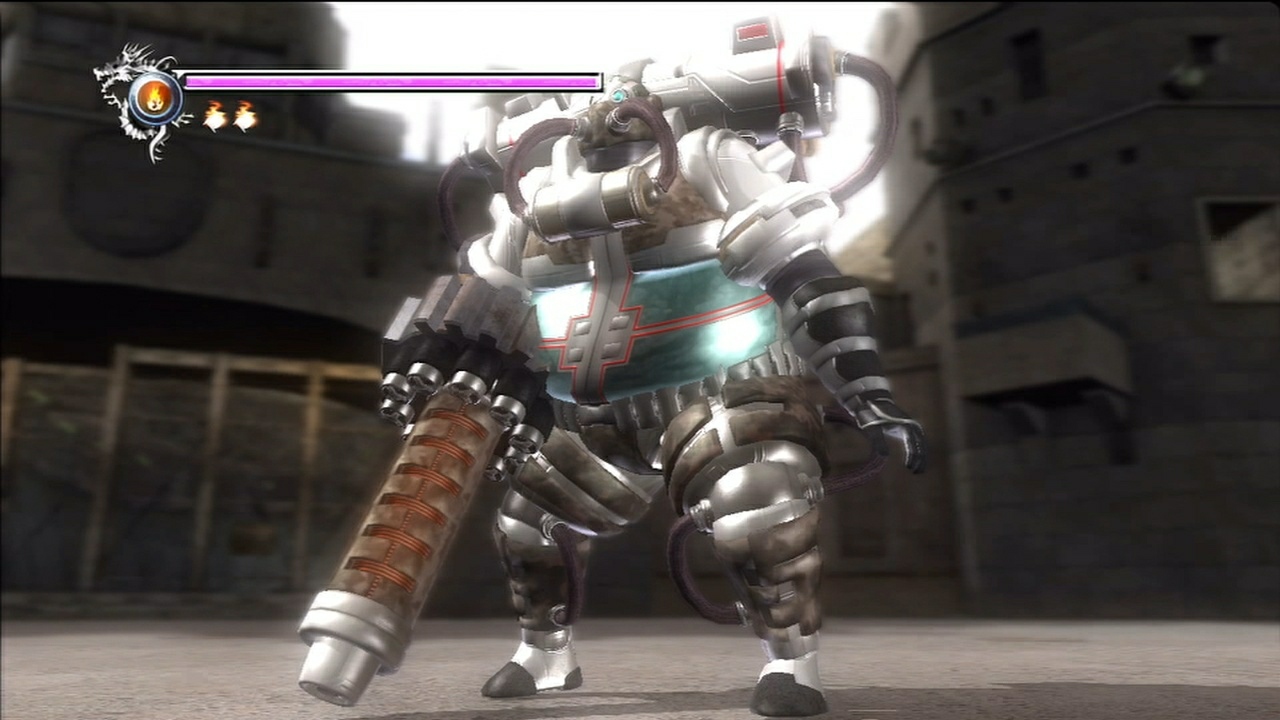Image resolution: width=1280 pixels, height=720 pixels.
Task: Select the boss's glowing blue eye
Action: click(617, 94)
